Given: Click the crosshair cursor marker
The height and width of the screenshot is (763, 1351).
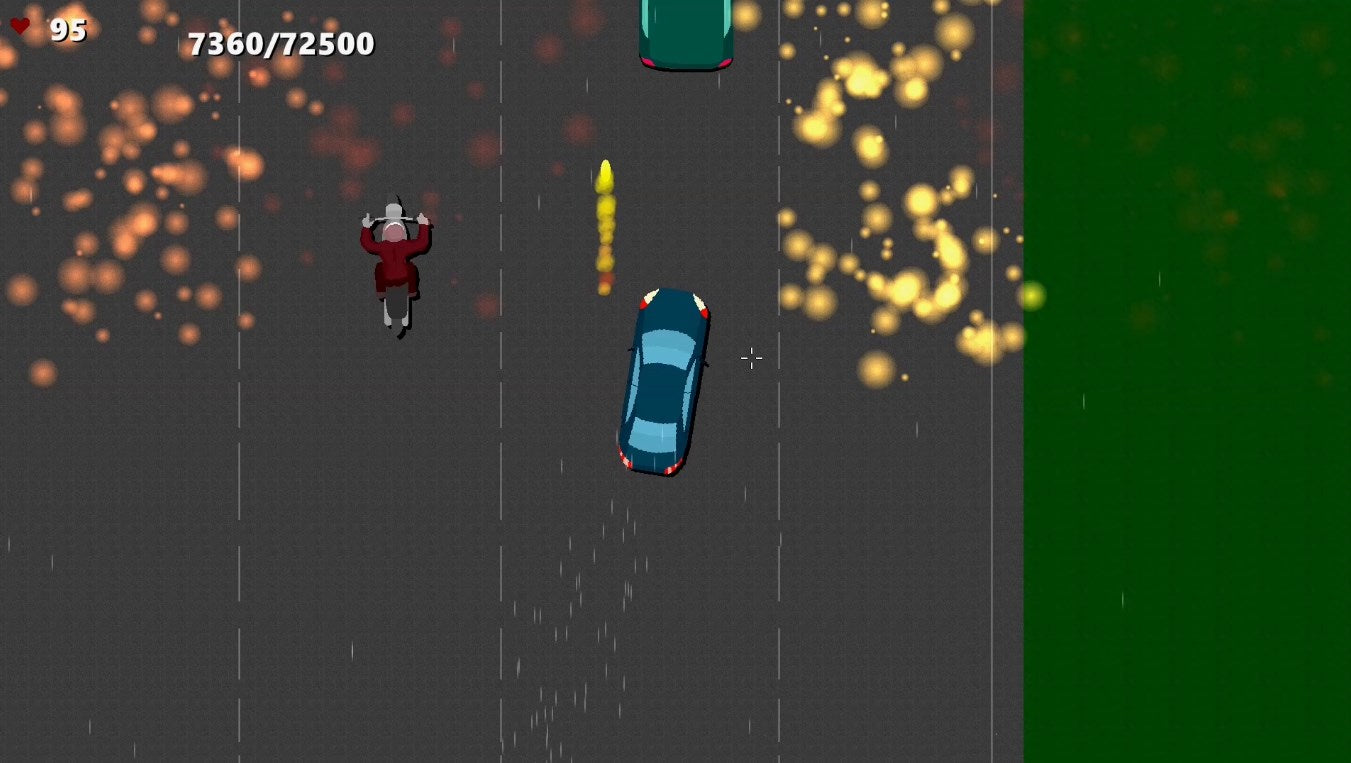Looking at the screenshot, I should pos(751,358).
